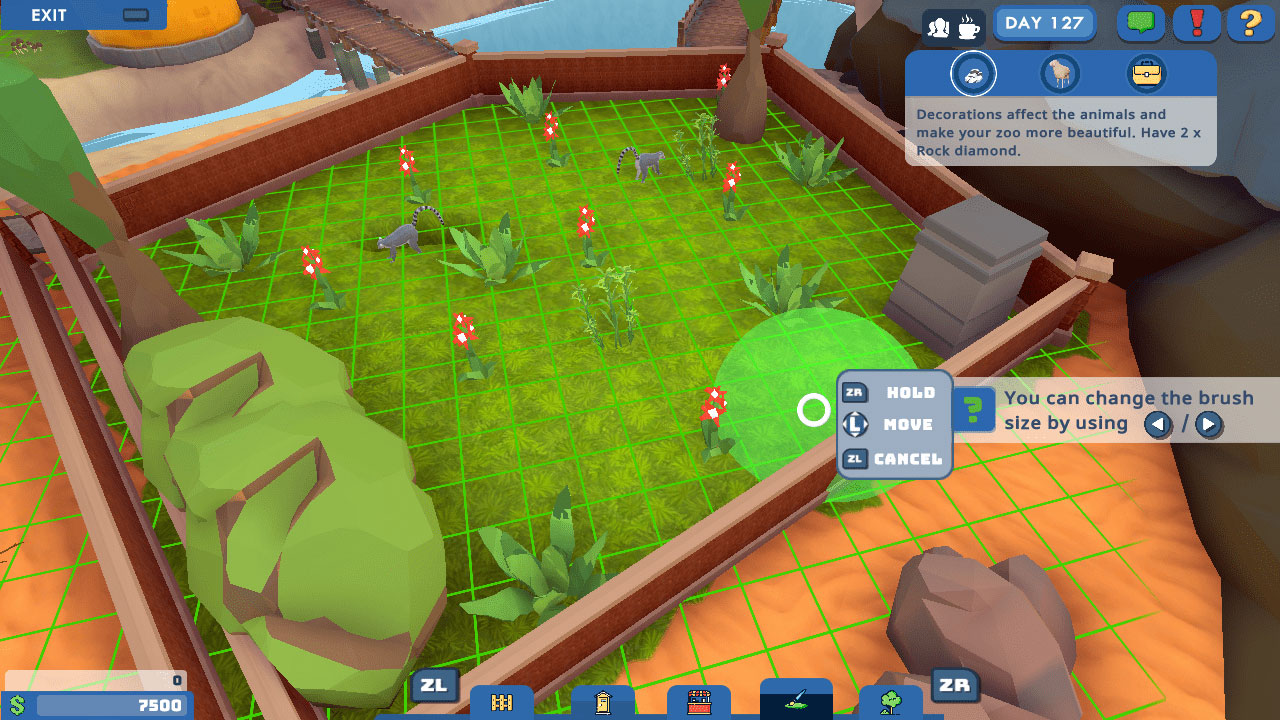Screen dimensions: 1280x720
Task: Select the shop stall construction tool
Action: (697, 701)
